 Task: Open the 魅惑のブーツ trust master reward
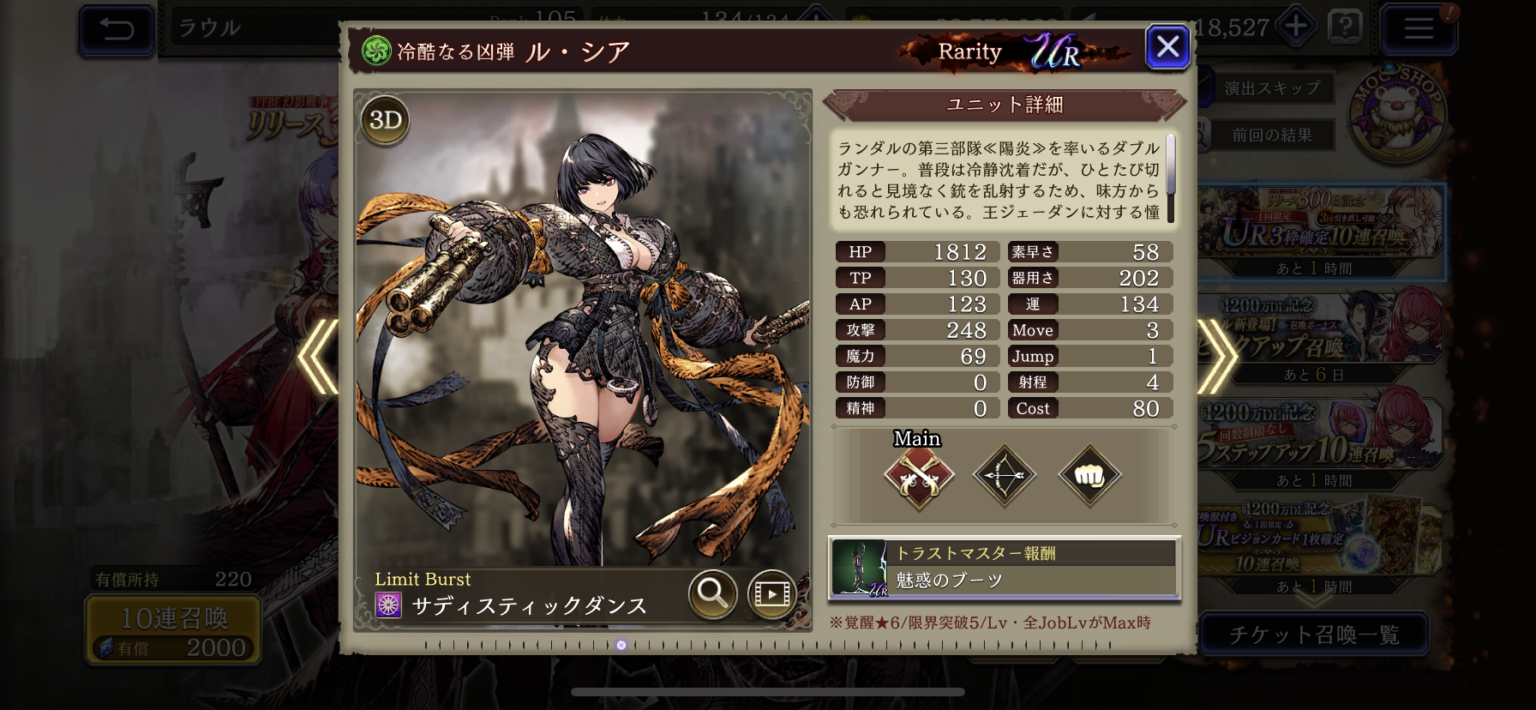tap(1004, 568)
